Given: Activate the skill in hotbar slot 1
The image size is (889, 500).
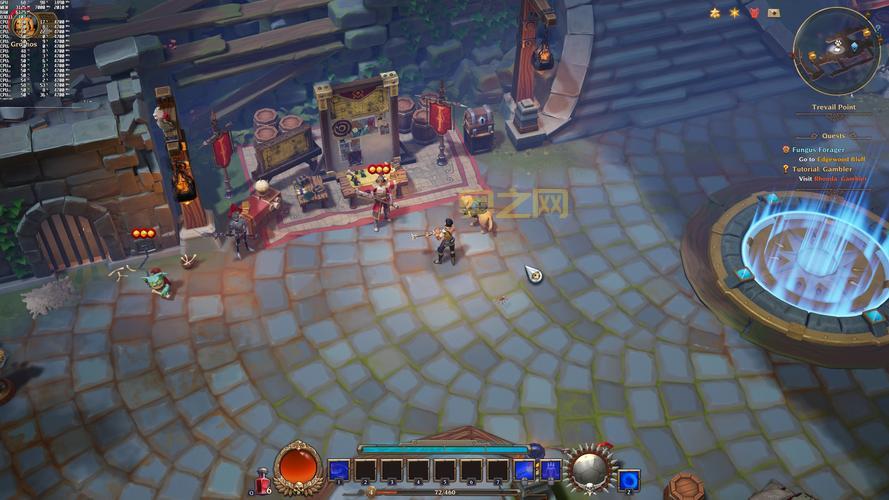Looking at the screenshot, I should coord(339,470).
